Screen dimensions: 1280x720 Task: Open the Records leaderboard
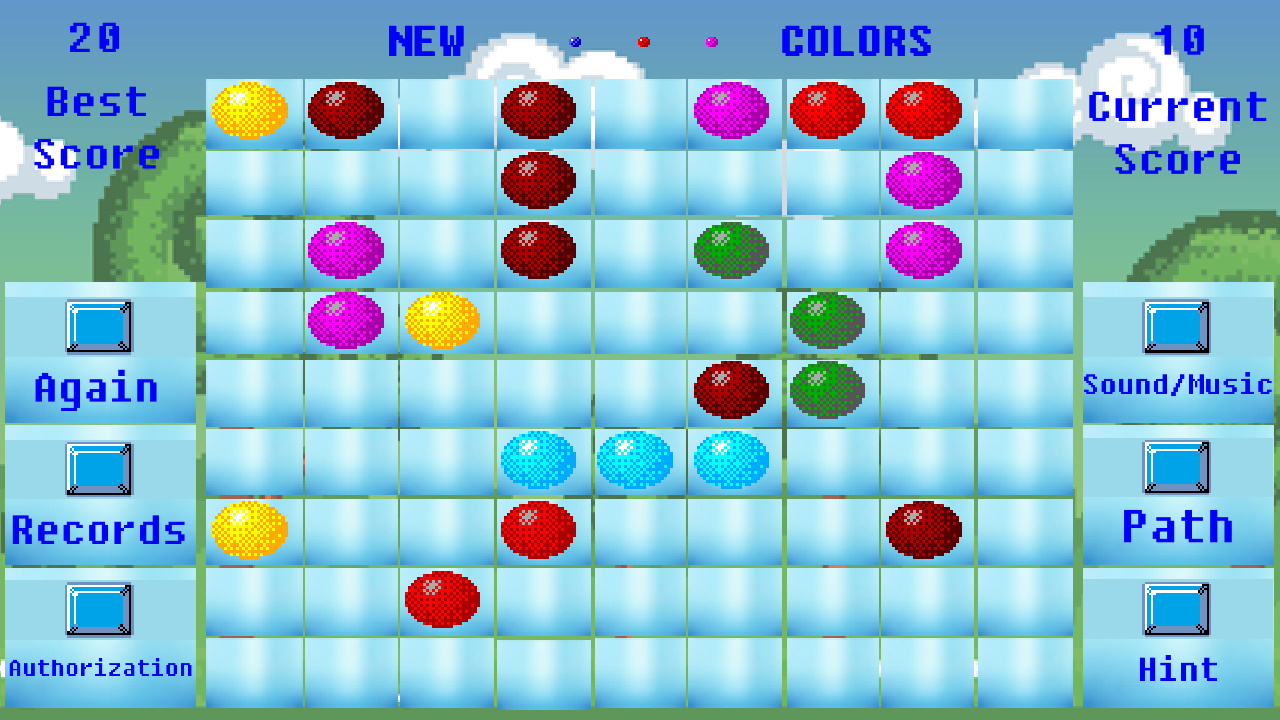click(x=101, y=531)
